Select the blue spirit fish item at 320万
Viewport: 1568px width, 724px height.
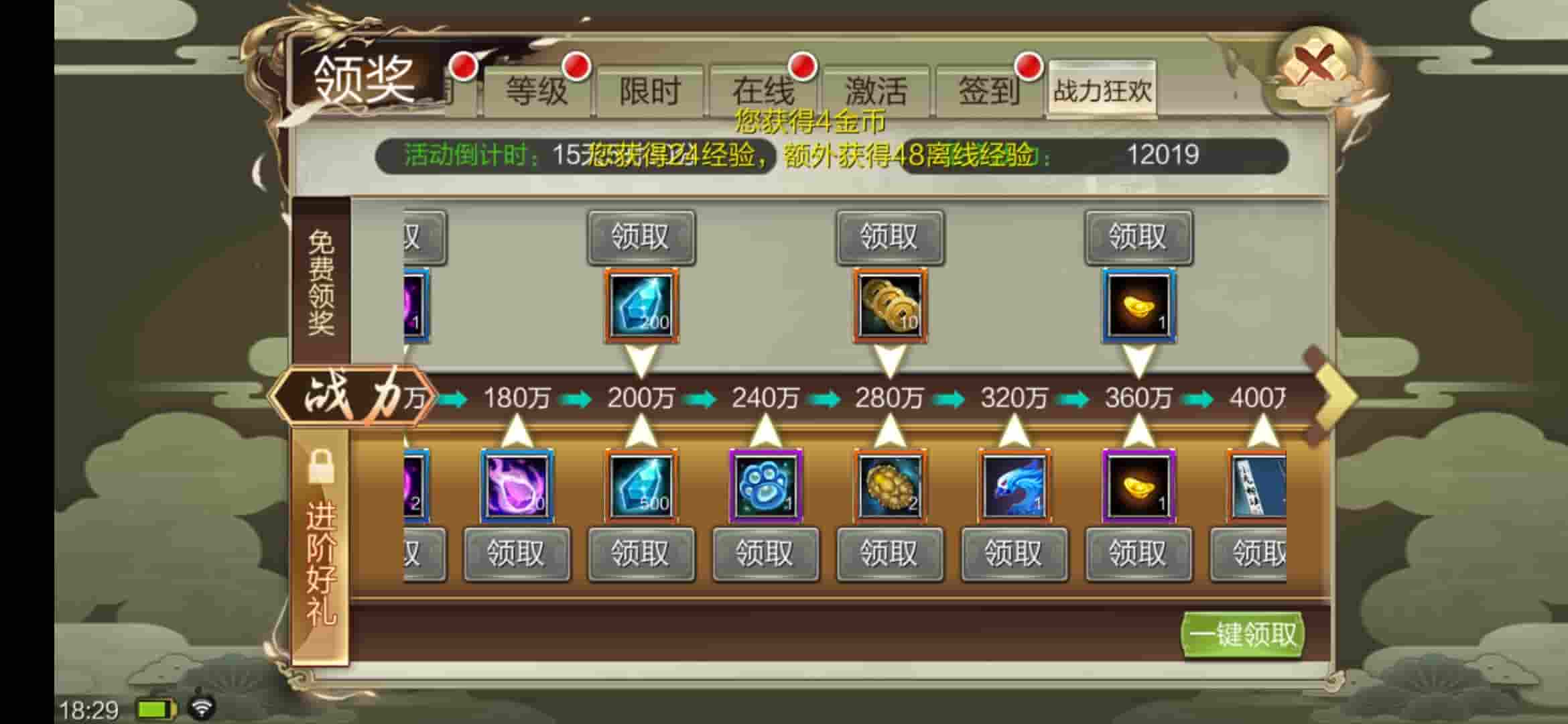click(1013, 486)
